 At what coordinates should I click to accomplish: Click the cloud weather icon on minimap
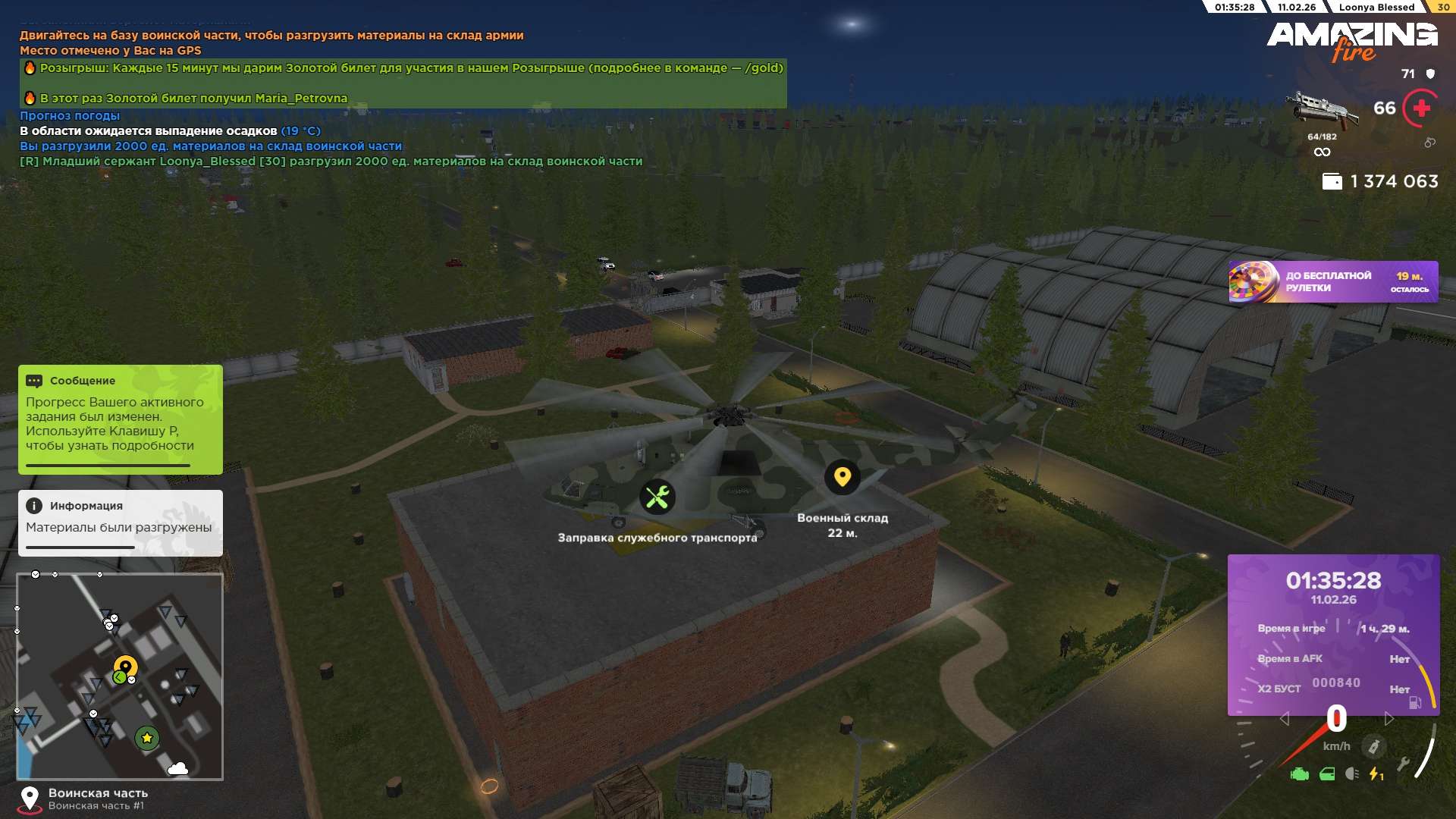[177, 769]
